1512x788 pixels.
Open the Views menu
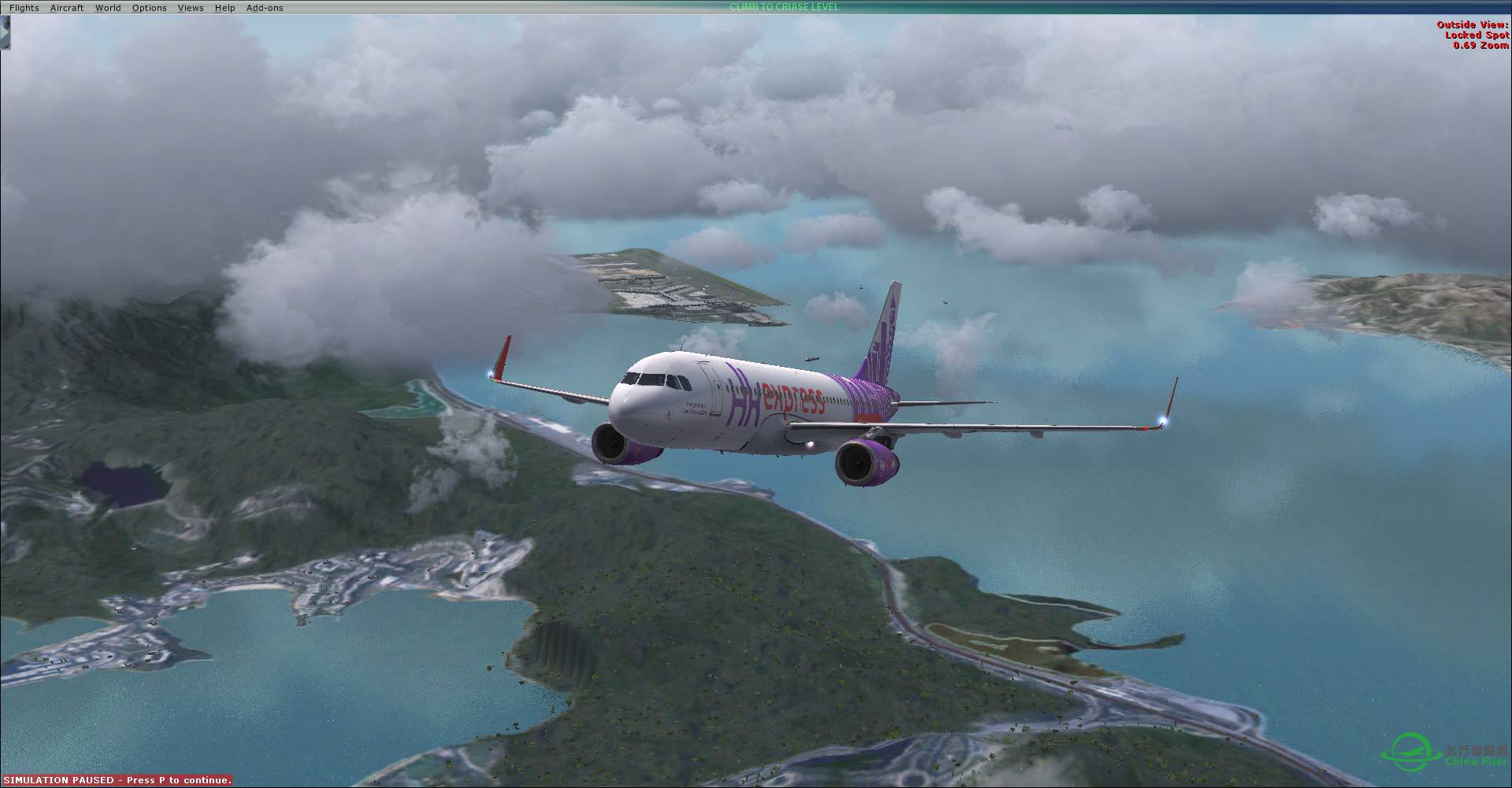[x=190, y=7]
